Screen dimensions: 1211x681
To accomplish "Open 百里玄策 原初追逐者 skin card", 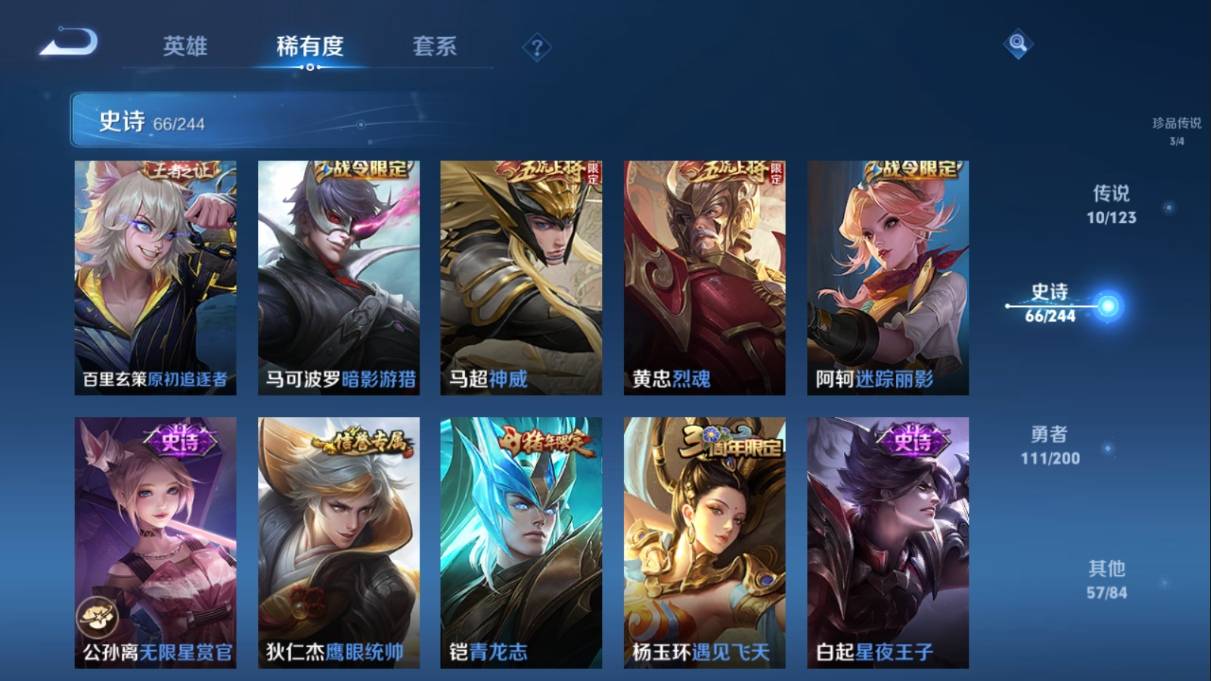I will click(x=155, y=278).
